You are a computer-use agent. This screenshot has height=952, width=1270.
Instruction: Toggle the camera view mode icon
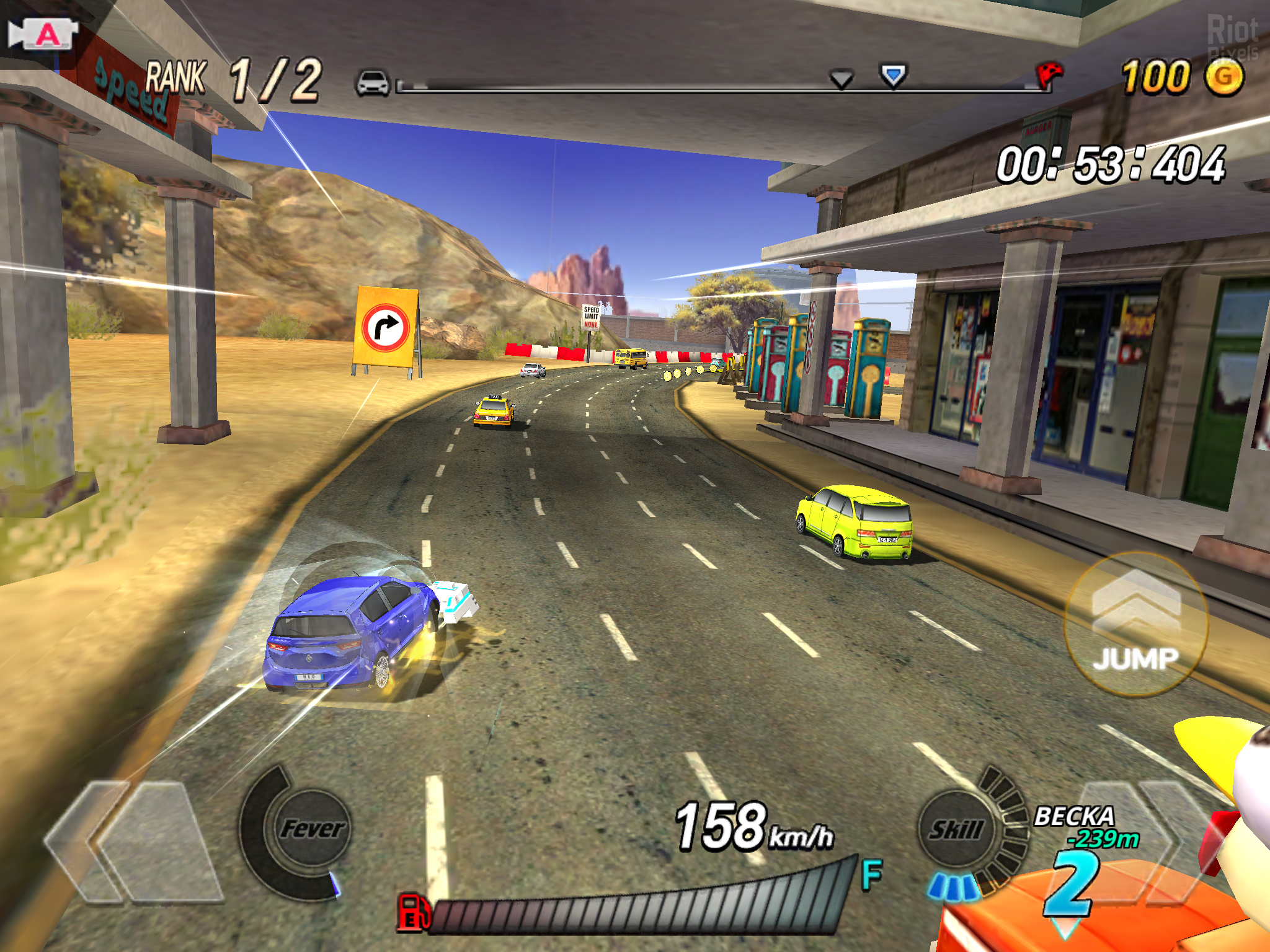pos(43,34)
